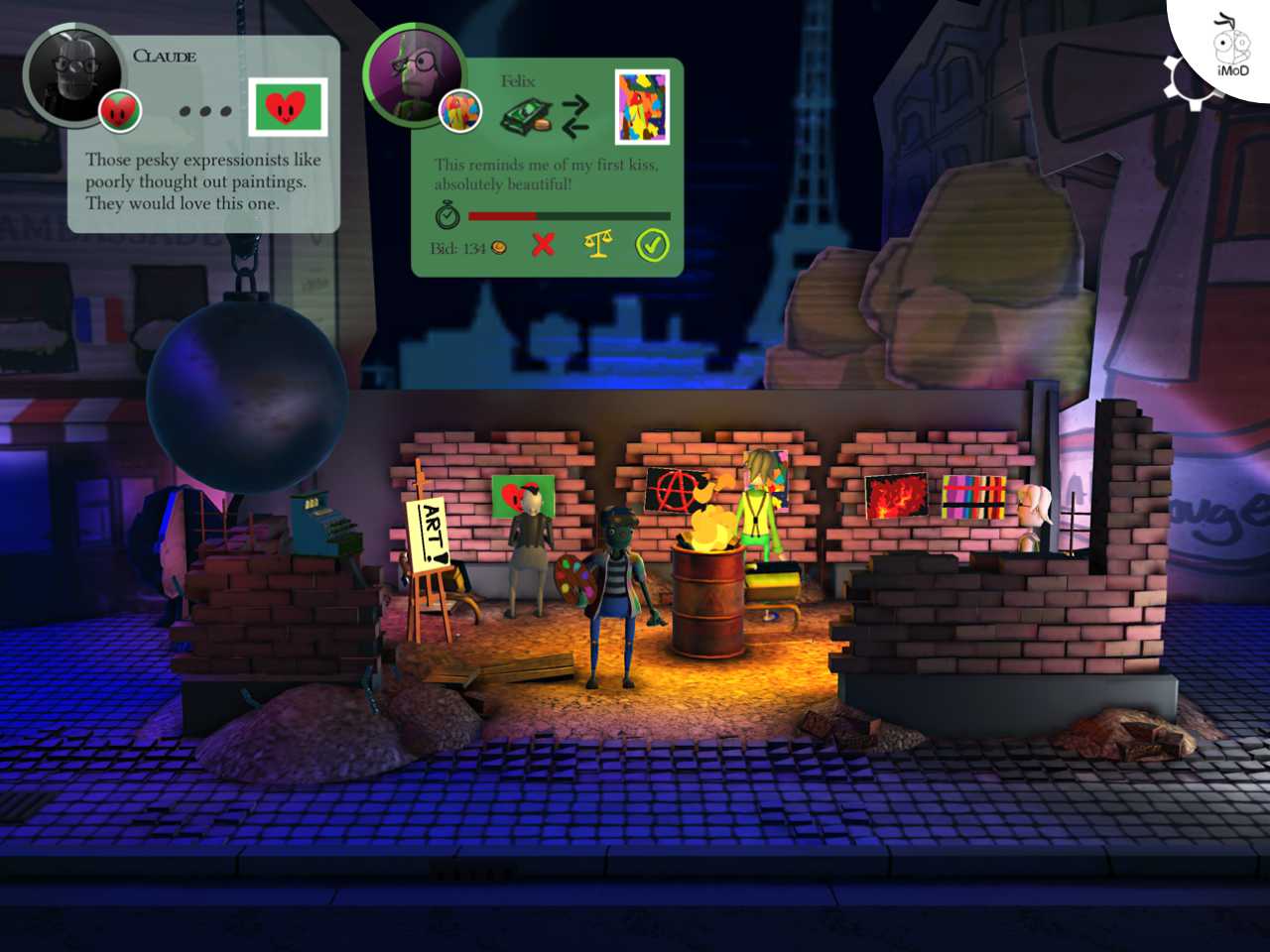The width and height of the screenshot is (1270, 952).
Task: Reject Felix's offer with the red X
Action: pyautogui.click(x=543, y=245)
